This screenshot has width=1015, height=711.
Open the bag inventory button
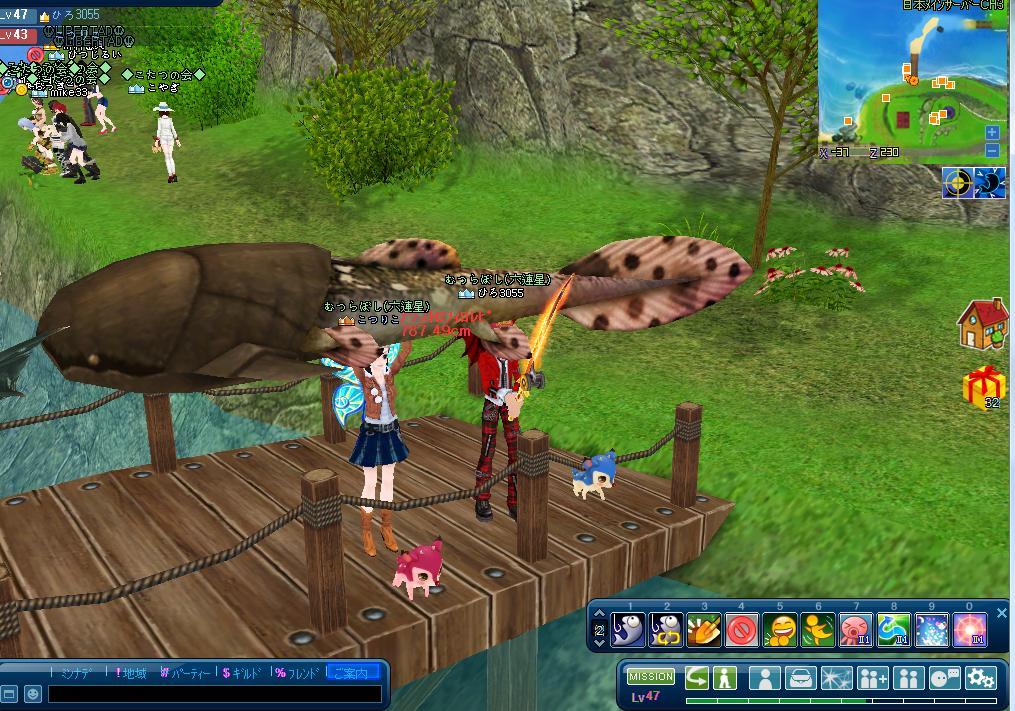(801, 678)
